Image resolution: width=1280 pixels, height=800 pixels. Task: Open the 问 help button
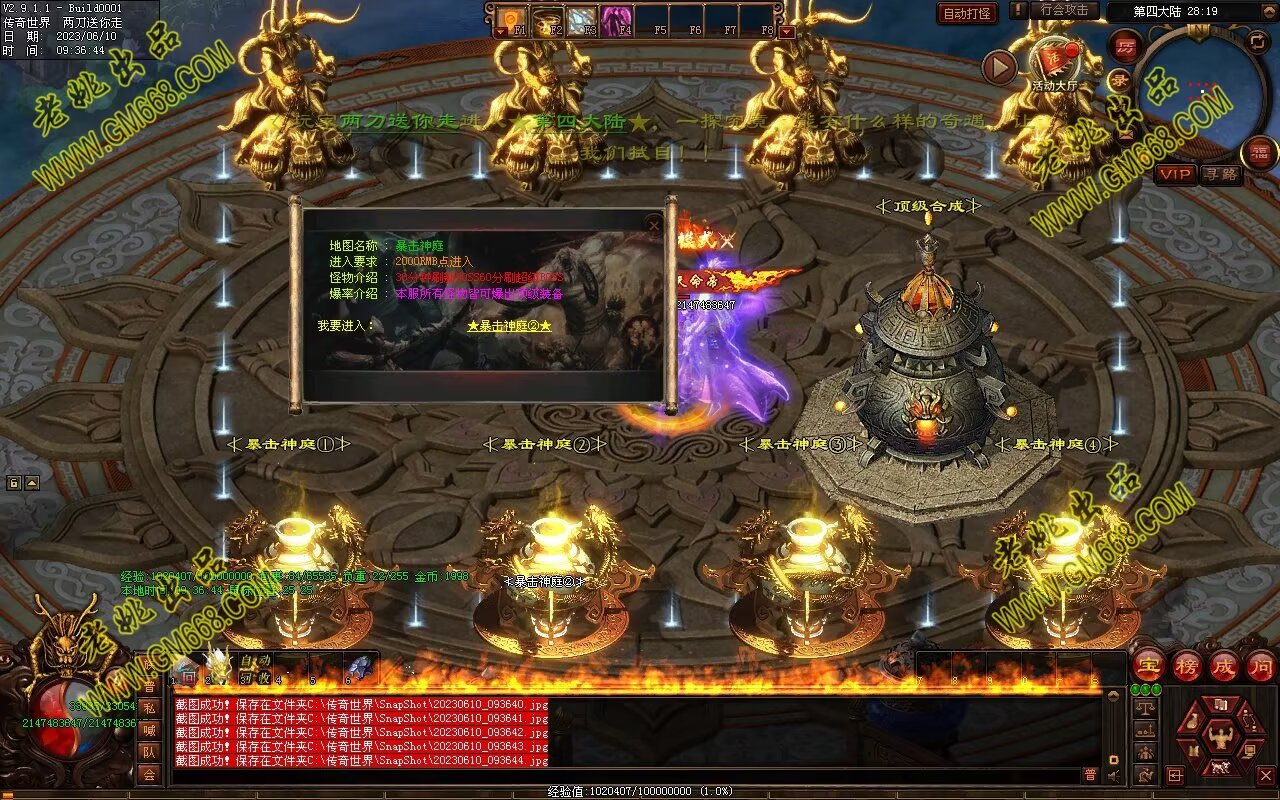[1260, 665]
